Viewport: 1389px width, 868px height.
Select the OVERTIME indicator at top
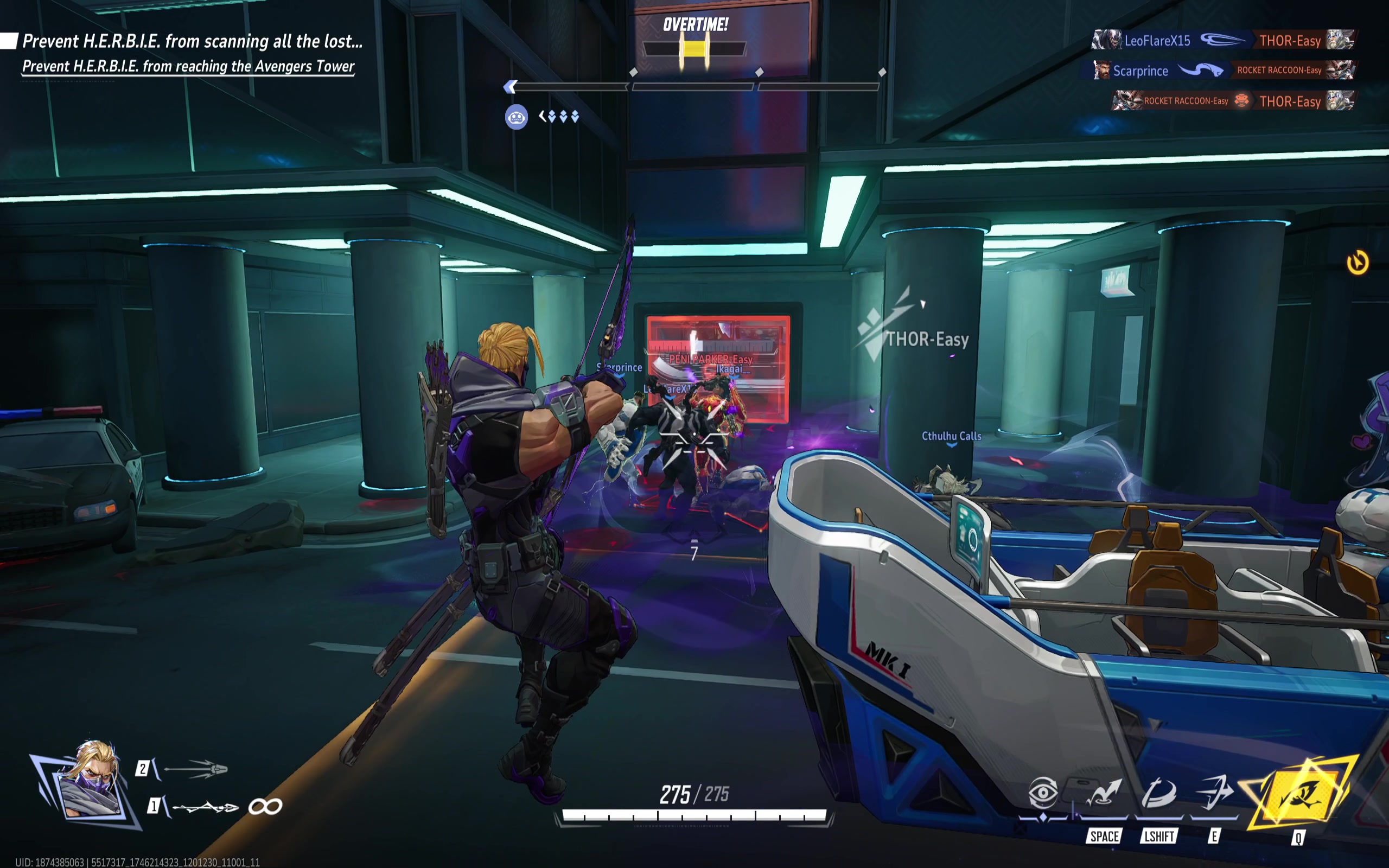[694, 25]
